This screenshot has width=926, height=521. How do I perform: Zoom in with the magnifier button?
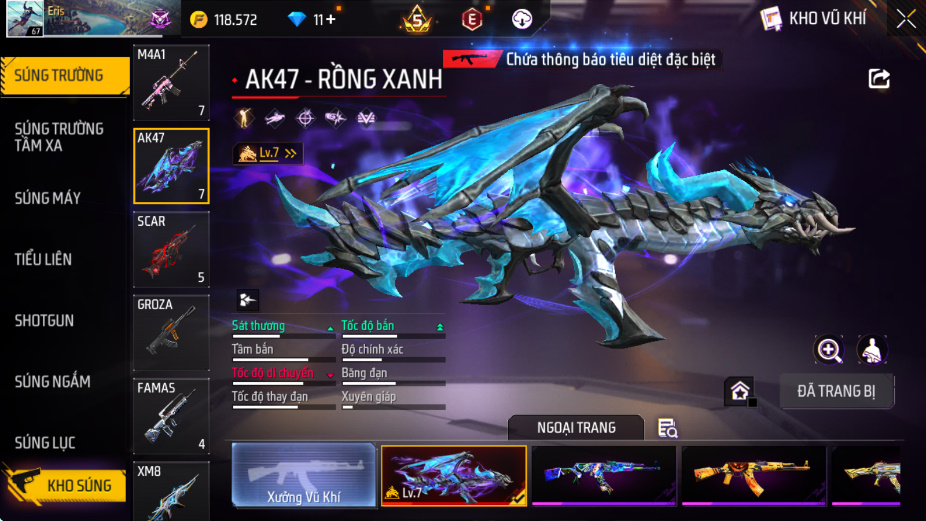pyautogui.click(x=829, y=350)
